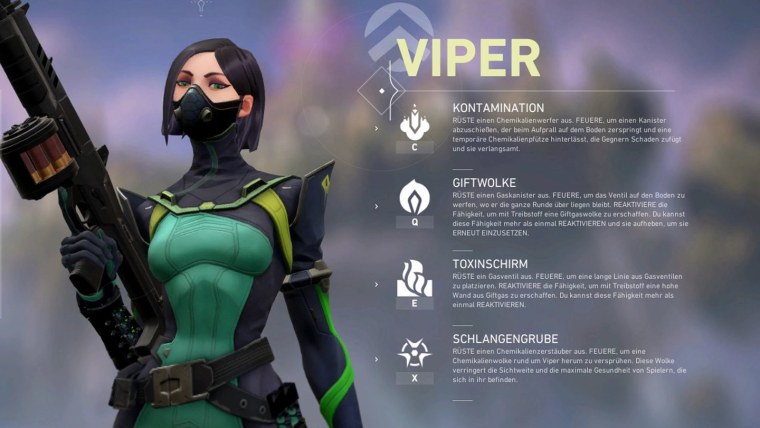
Task: Click the diamond role icon beside Viper
Action: pyautogui.click(x=383, y=89)
